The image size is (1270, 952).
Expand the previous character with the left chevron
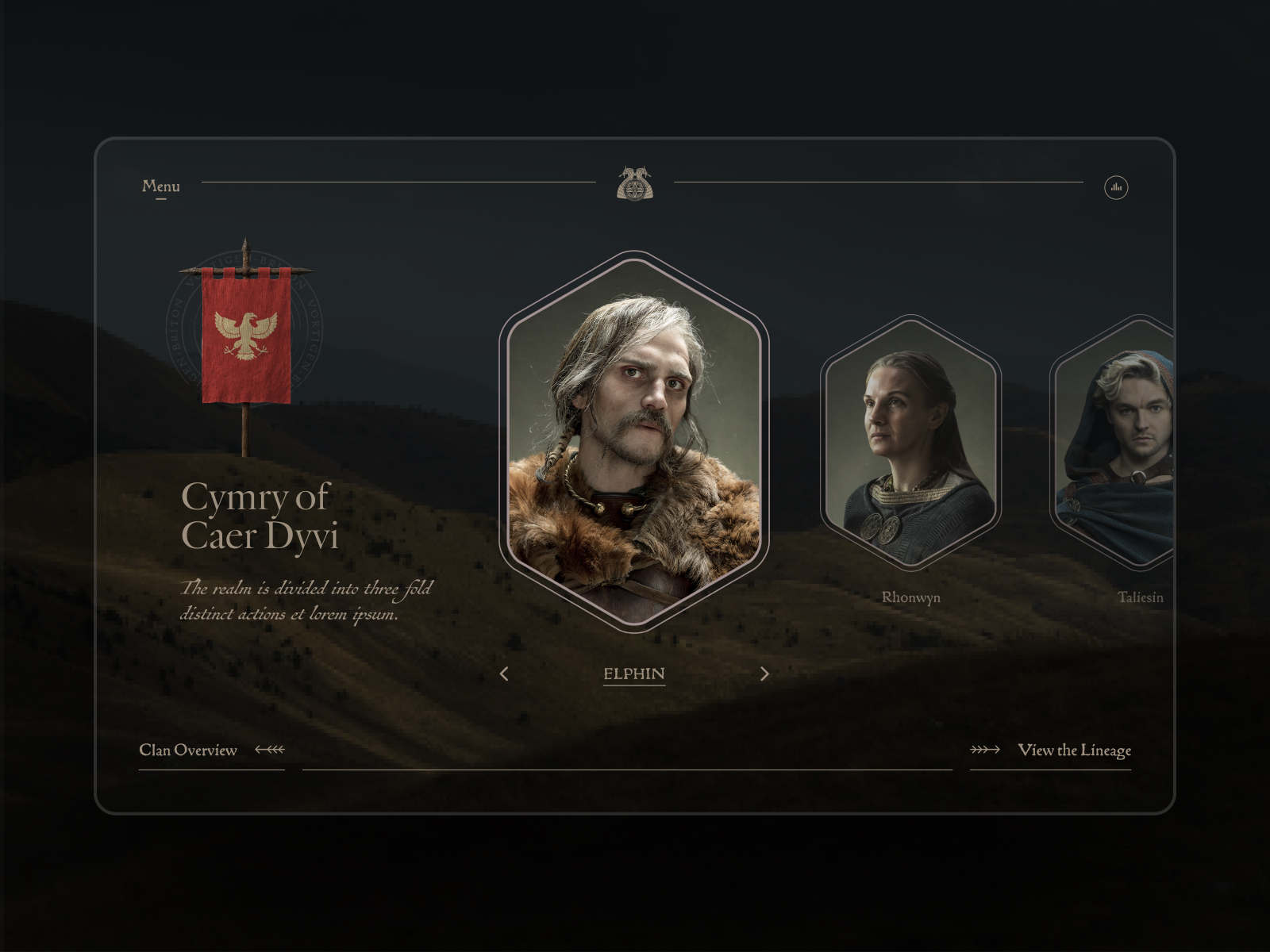pos(506,673)
